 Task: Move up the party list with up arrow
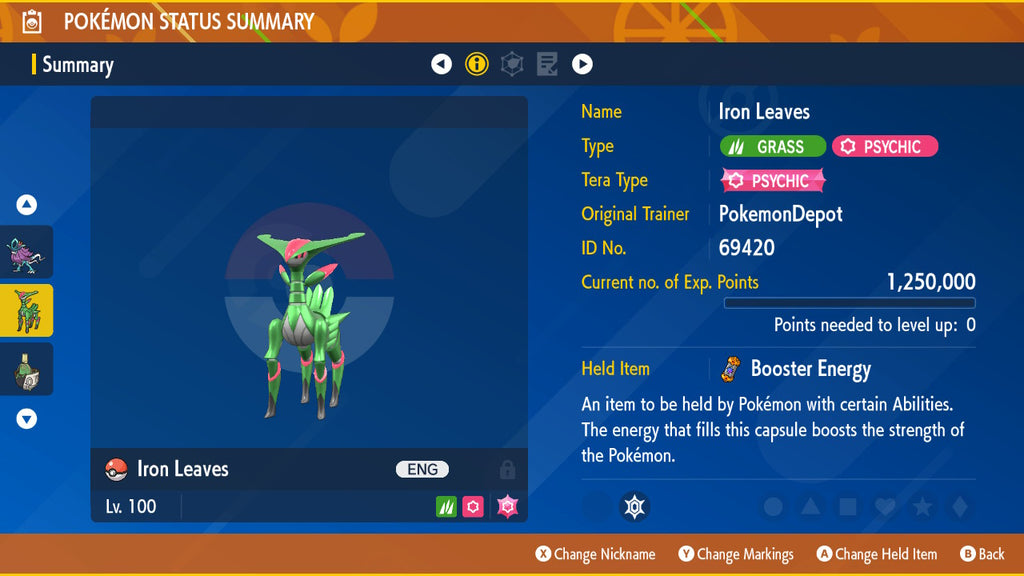pos(27,205)
